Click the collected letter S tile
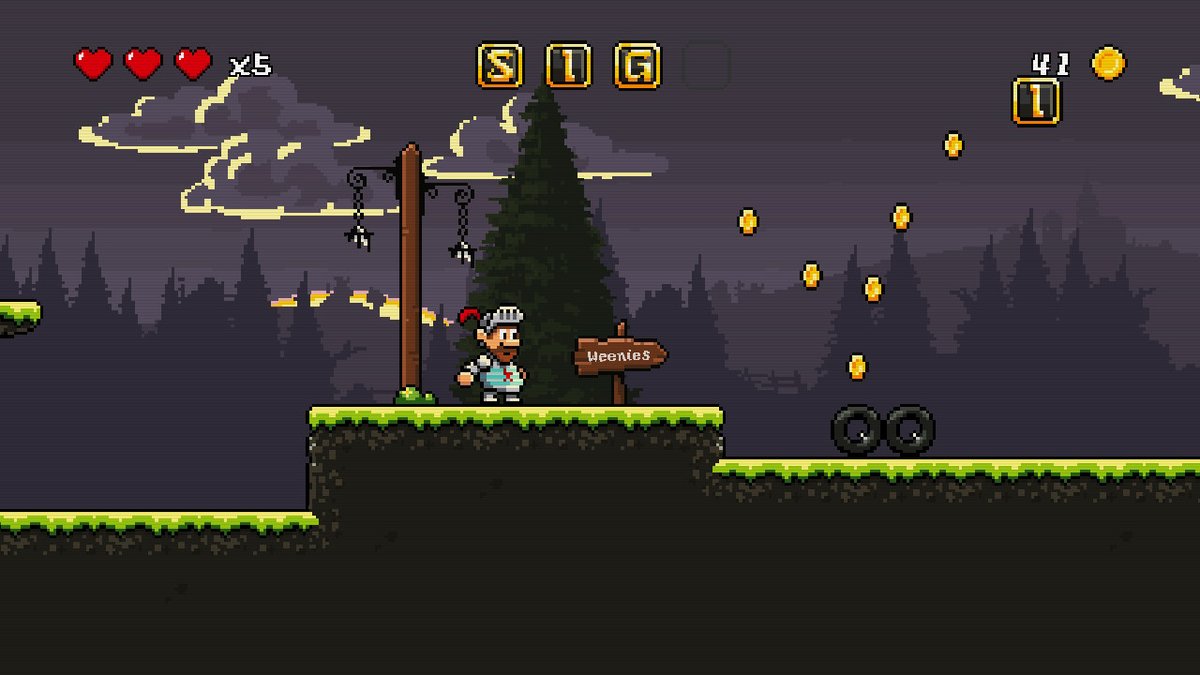 (x=499, y=65)
